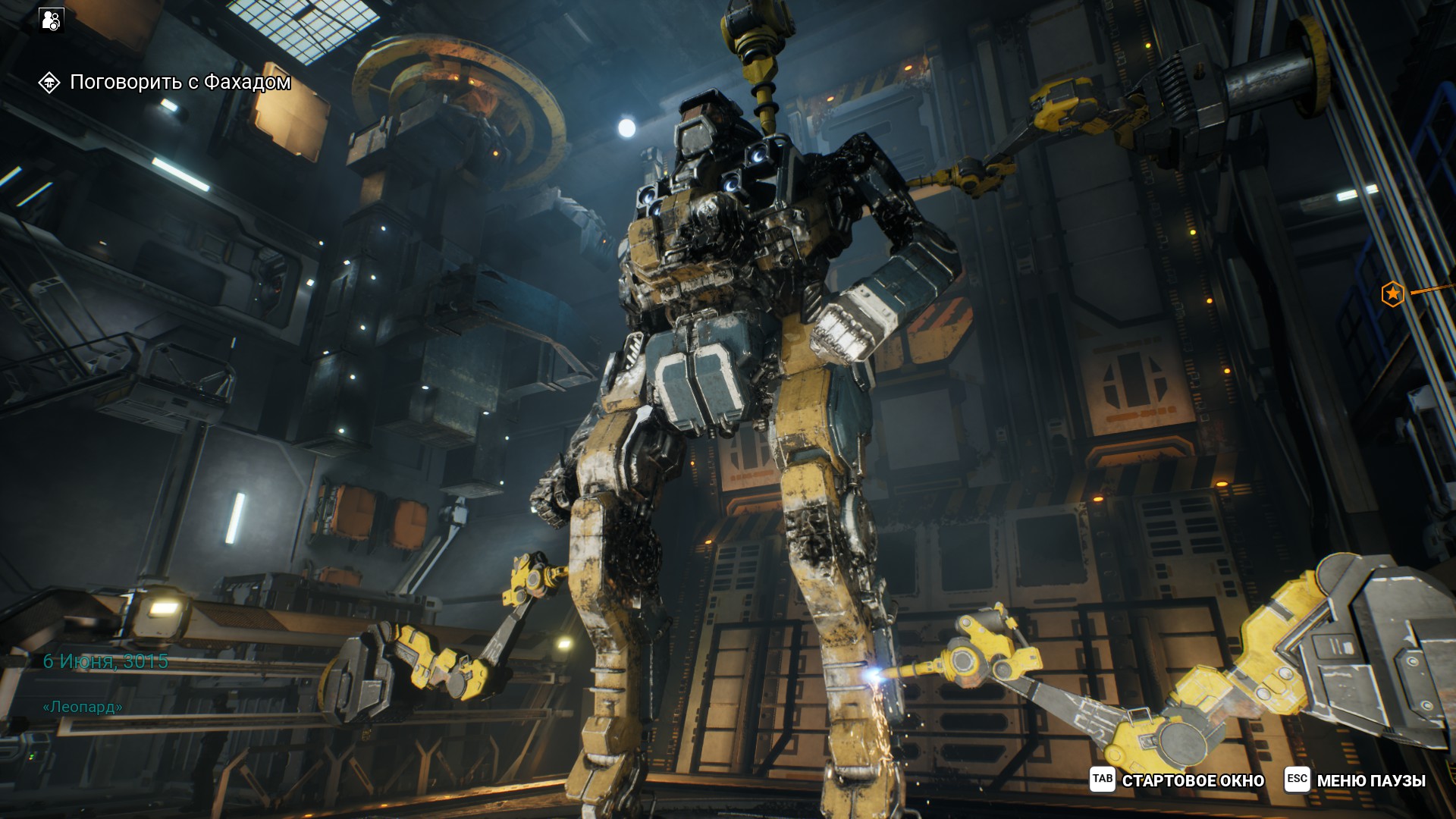Click the orange star waypoint marker
This screenshot has width=1456, height=819.
coord(1392,294)
